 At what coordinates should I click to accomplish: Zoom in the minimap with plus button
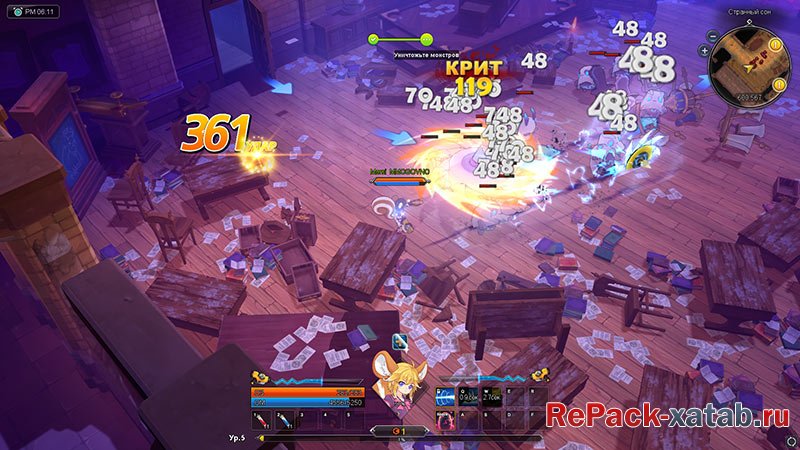coord(706,49)
